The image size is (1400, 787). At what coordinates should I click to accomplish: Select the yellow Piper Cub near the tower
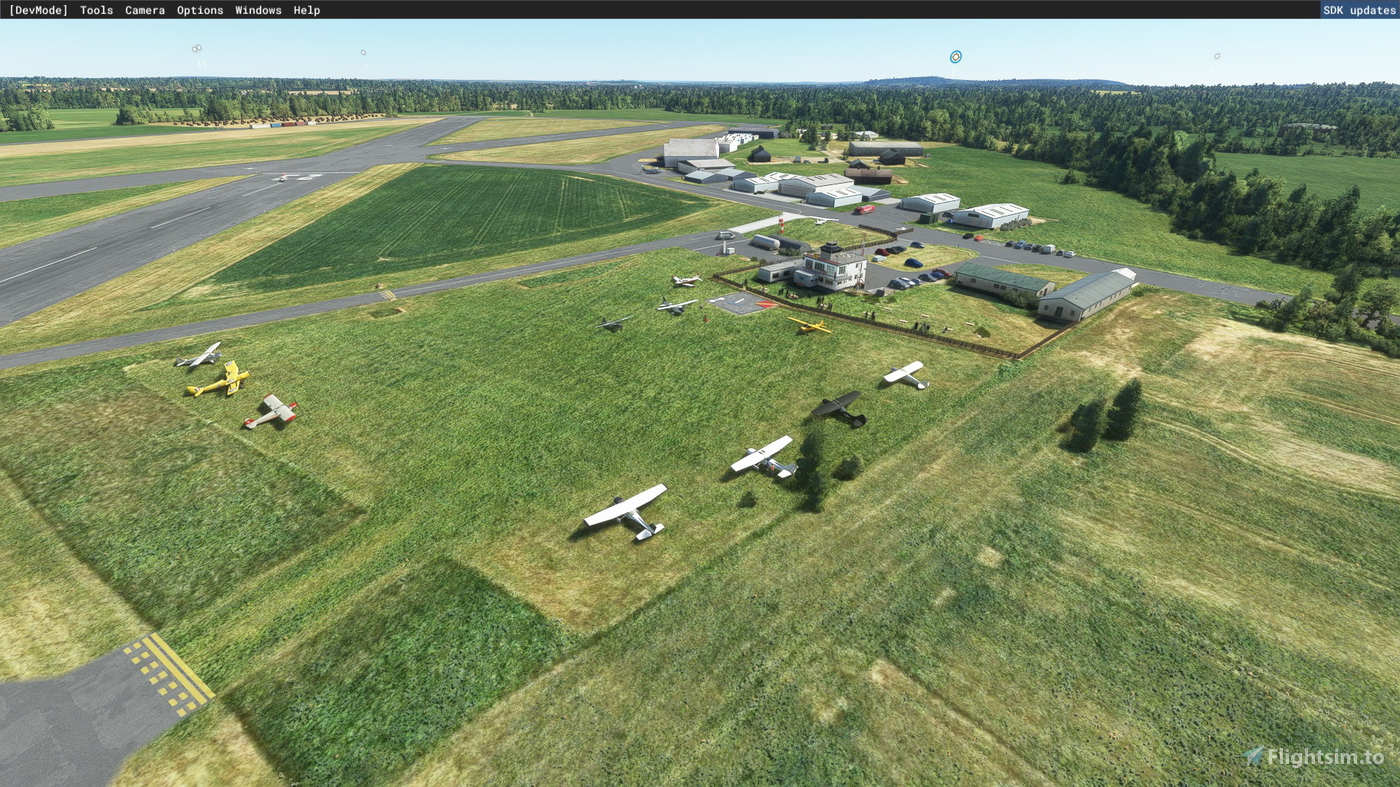tap(812, 326)
